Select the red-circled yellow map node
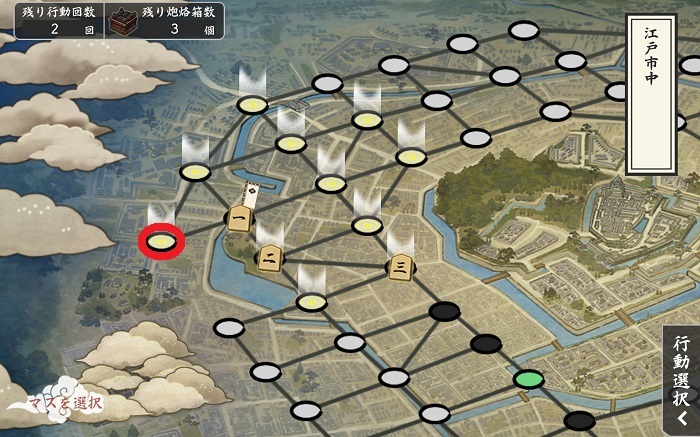Image resolution: width=700 pixels, height=437 pixels. (x=162, y=240)
